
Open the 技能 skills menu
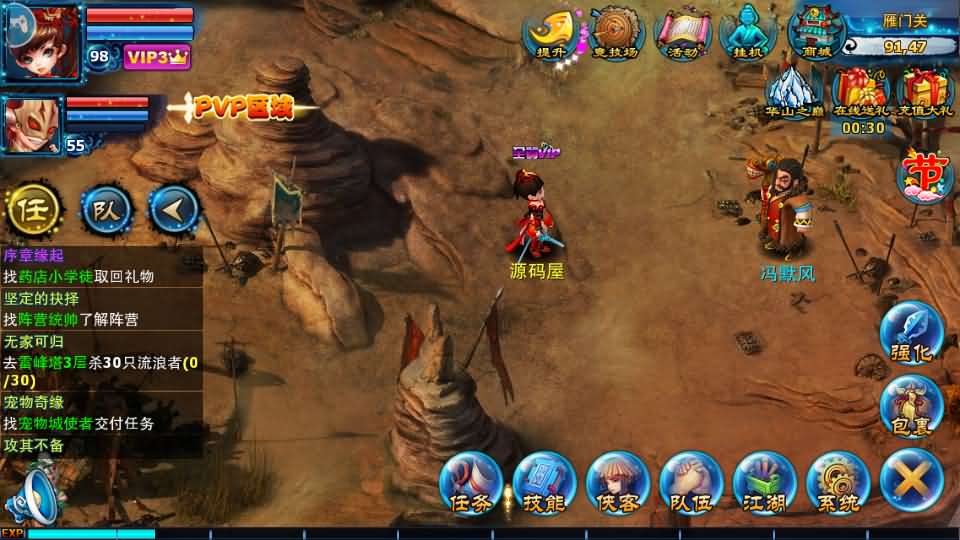point(544,483)
